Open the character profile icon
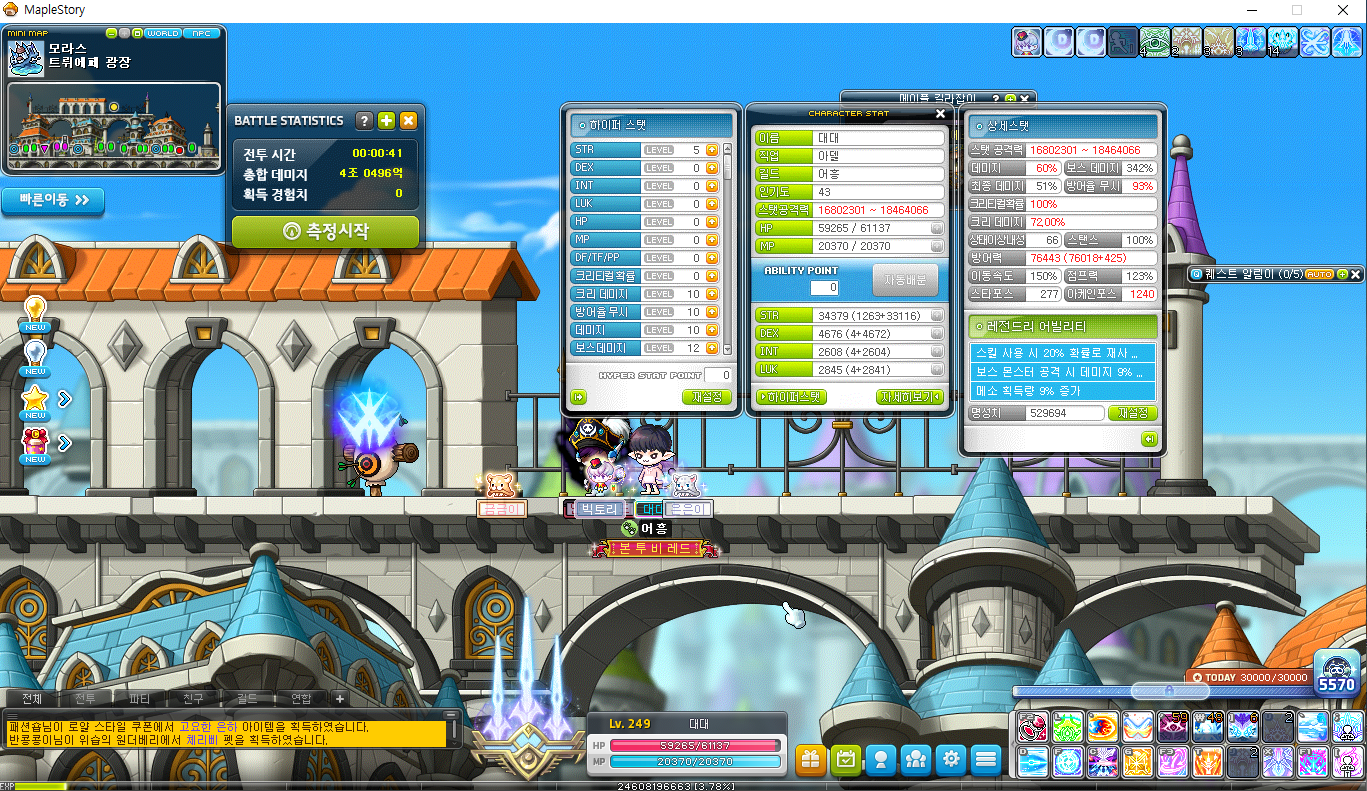 click(x=881, y=760)
